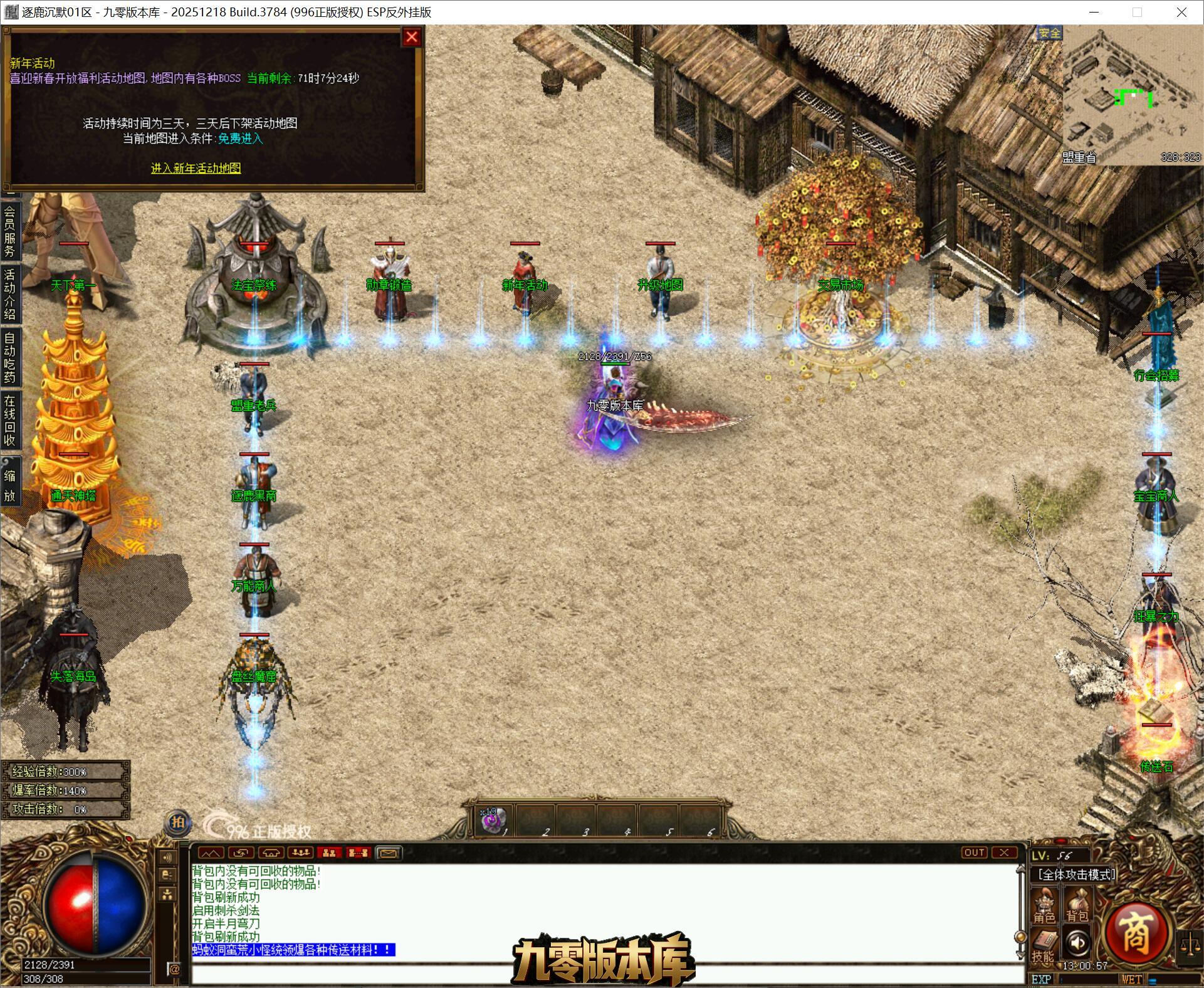Select the 自动吃药 side button
Image resolution: width=1204 pixels, height=988 pixels.
coord(10,357)
